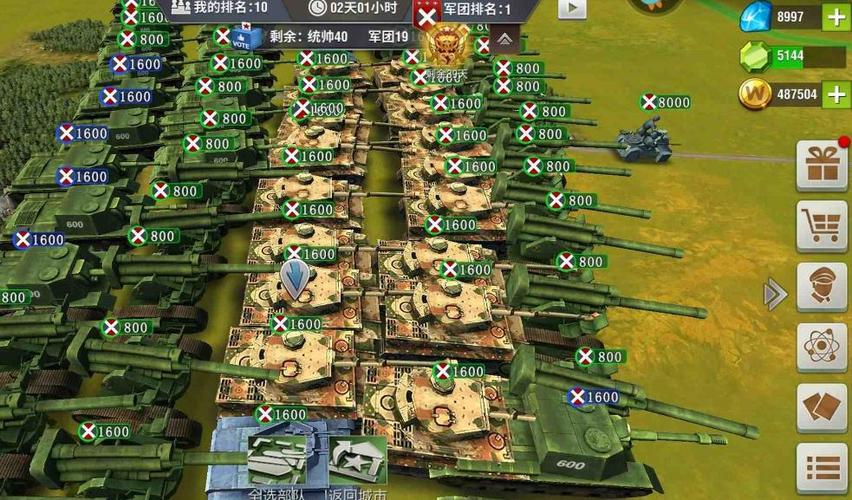Select all troops (全选部队)
Screen dimensions: 852x500
277,466
